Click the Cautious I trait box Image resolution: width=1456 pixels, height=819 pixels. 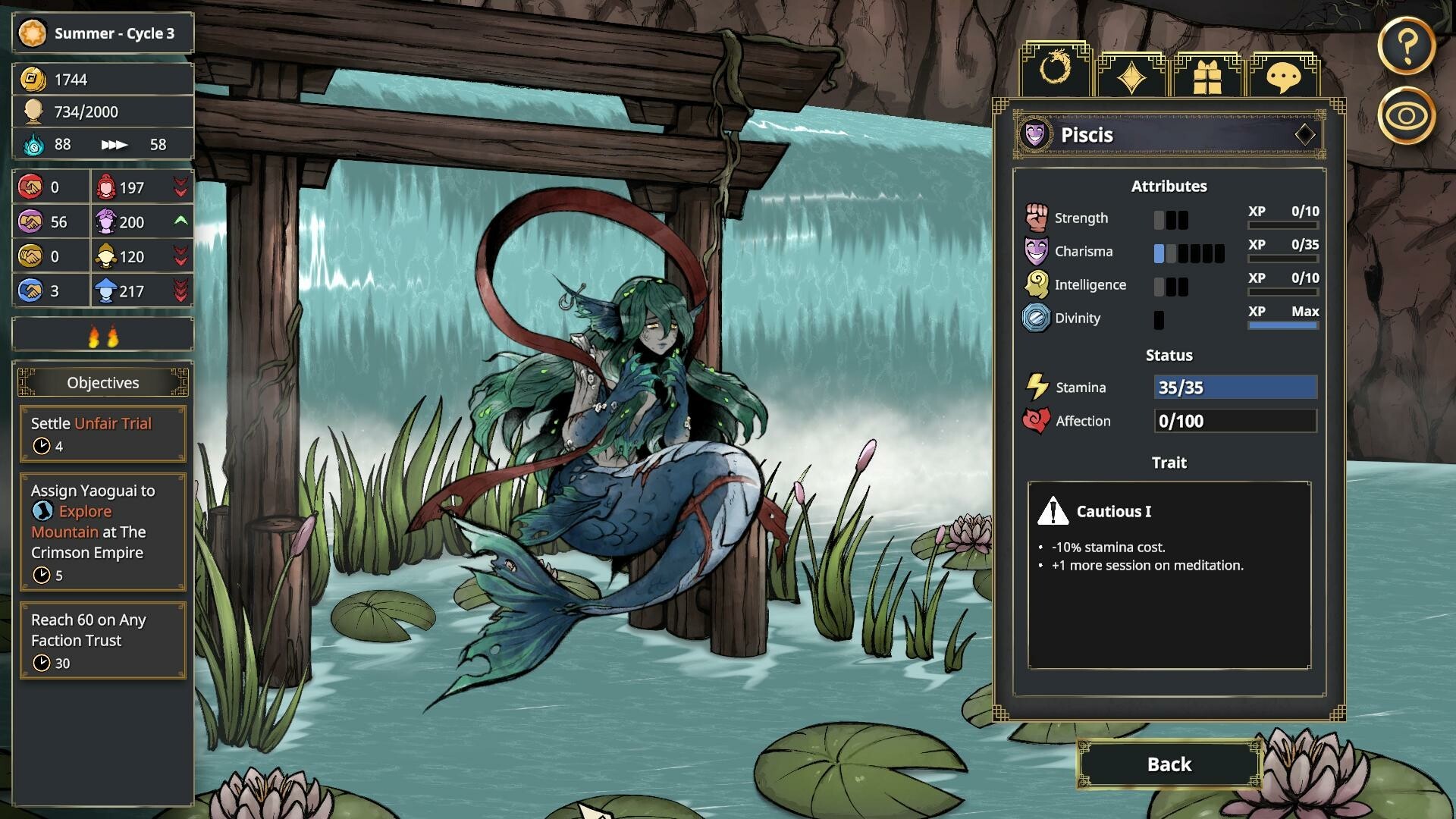pyautogui.click(x=1169, y=575)
